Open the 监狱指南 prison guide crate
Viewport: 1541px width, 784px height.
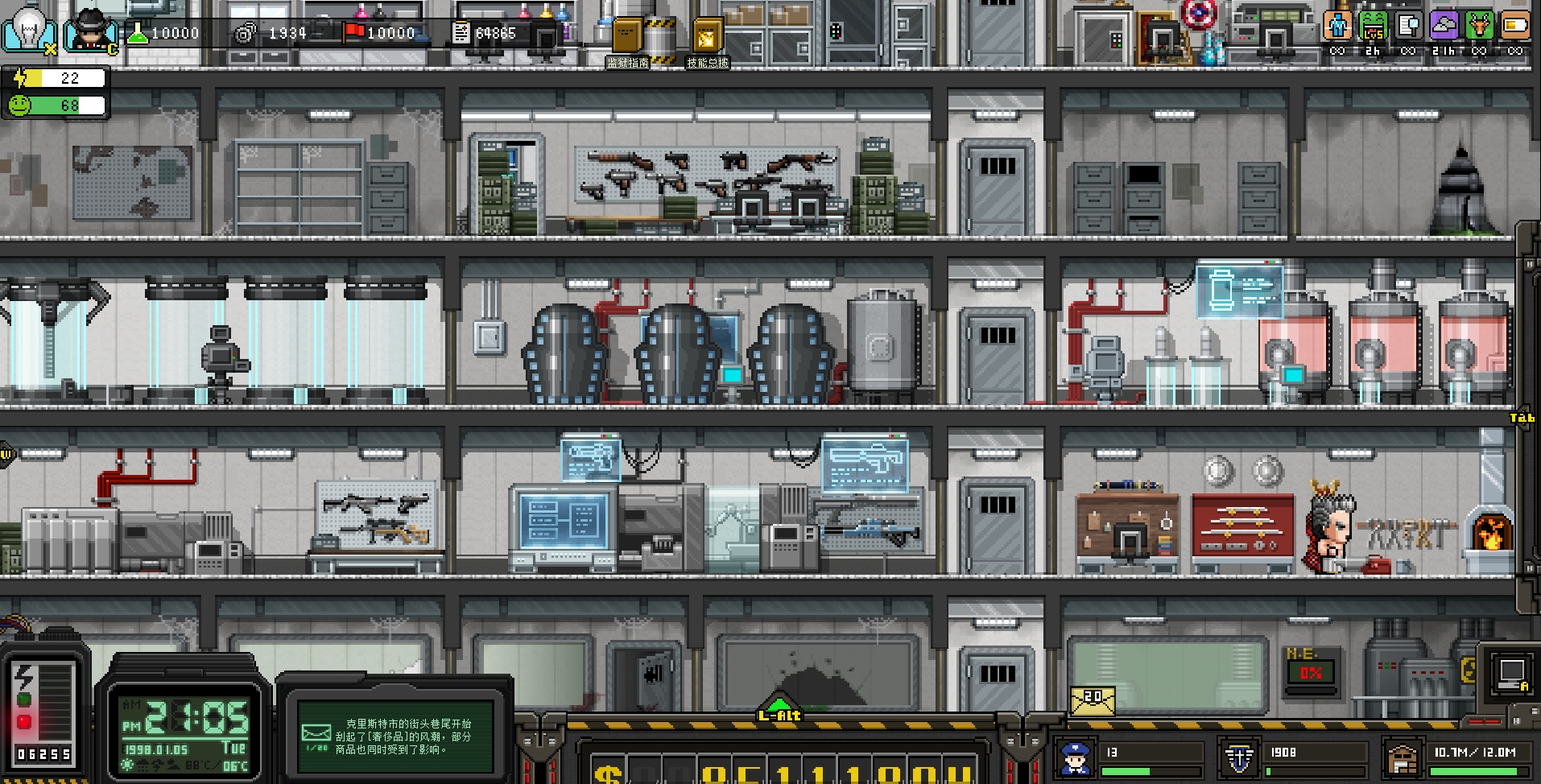point(628,36)
